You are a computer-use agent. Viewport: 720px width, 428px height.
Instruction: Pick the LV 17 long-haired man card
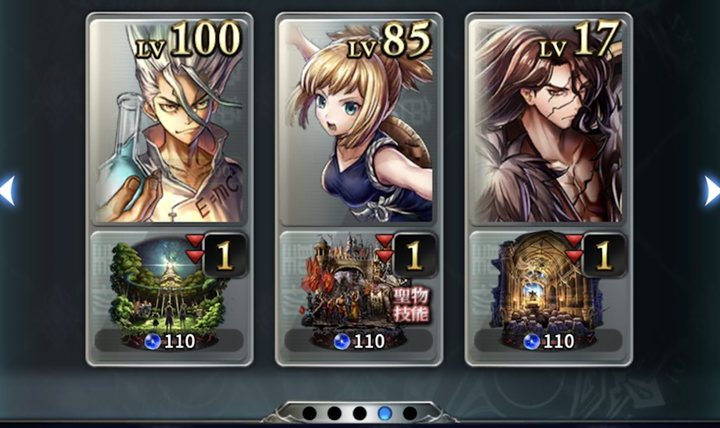coord(549,124)
